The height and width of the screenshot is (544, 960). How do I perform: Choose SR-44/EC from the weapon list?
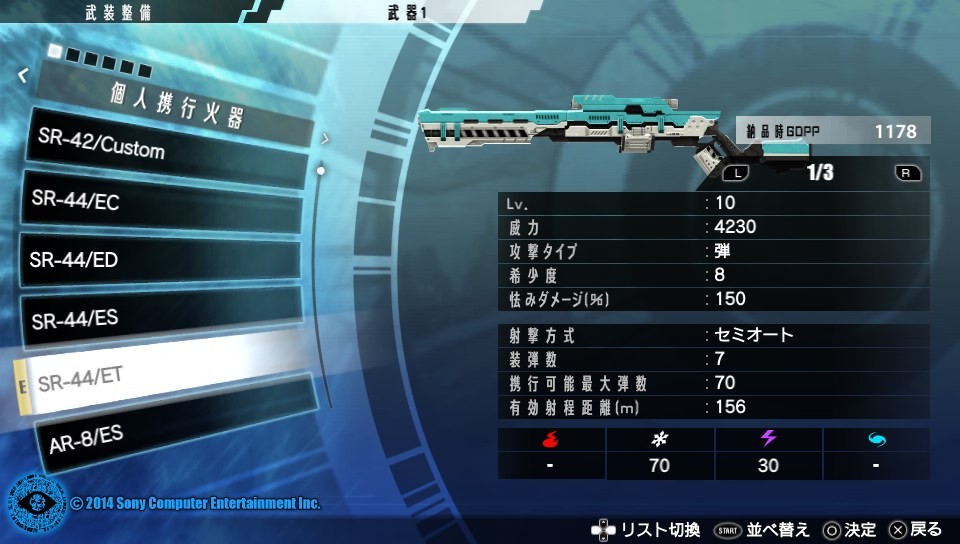(160, 201)
